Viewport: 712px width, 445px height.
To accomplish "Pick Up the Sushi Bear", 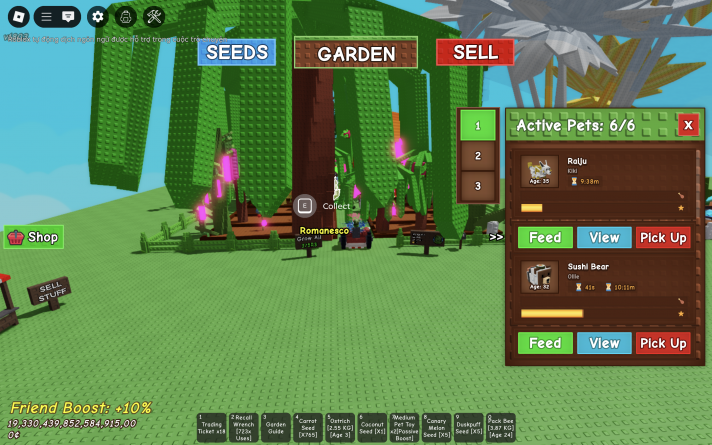I will [x=663, y=343].
